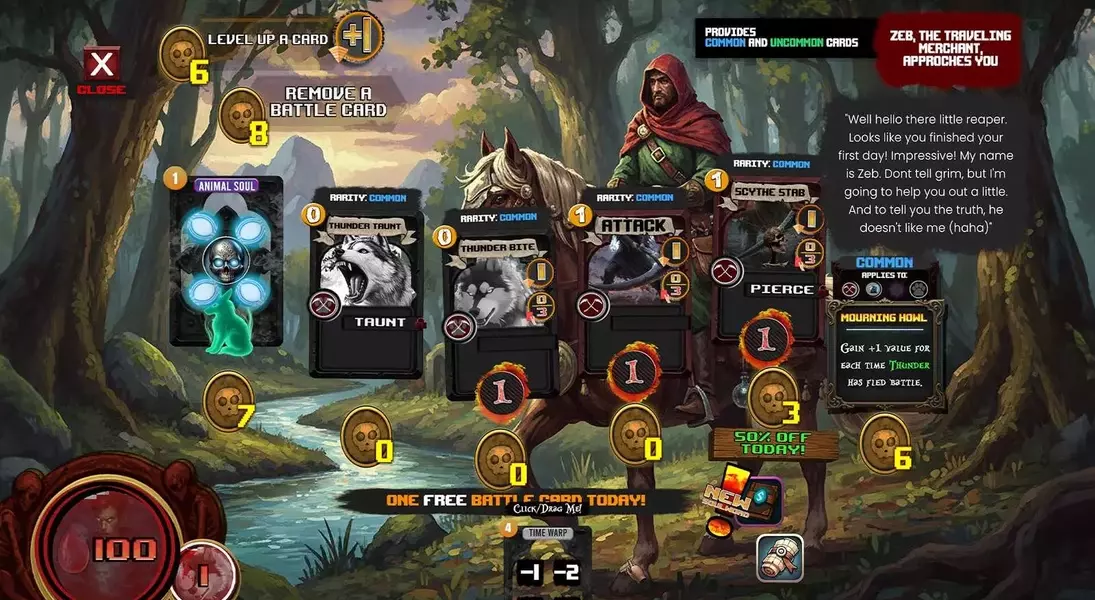Select the Scythe Stab Pierce card
Viewport: 1095px width, 600px height.
pyautogui.click(x=768, y=252)
